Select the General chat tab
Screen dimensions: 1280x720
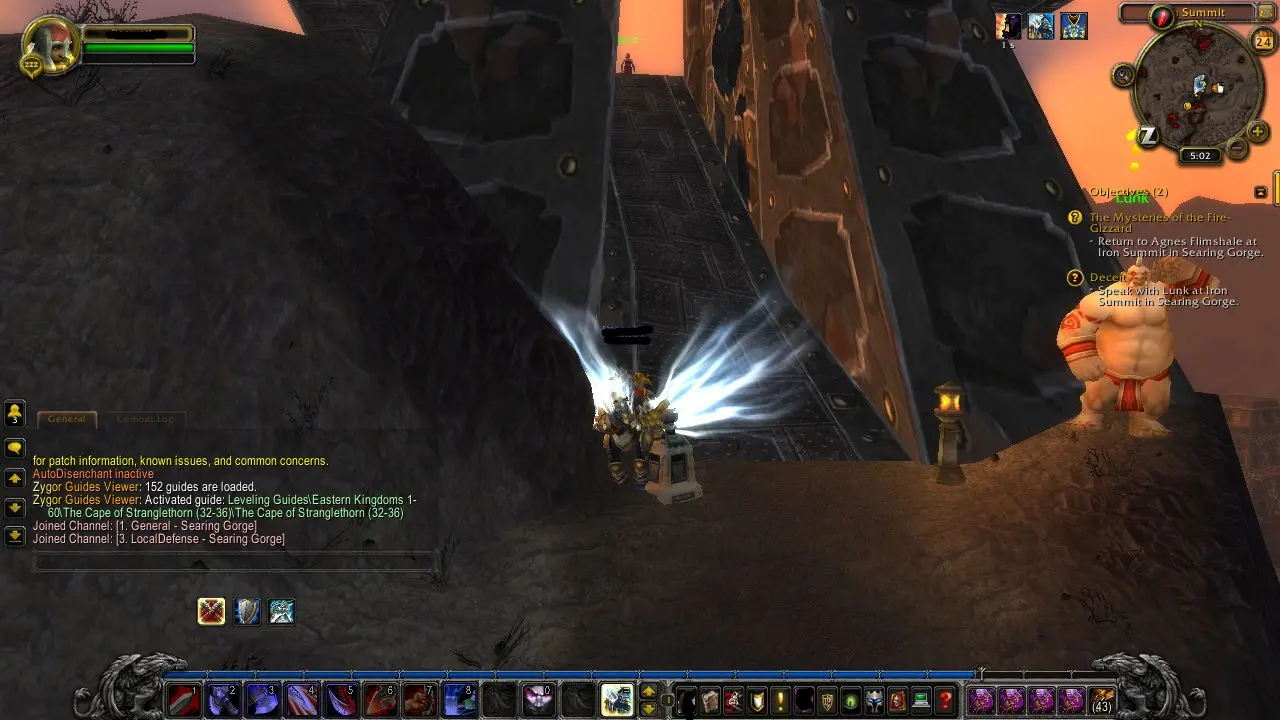67,419
